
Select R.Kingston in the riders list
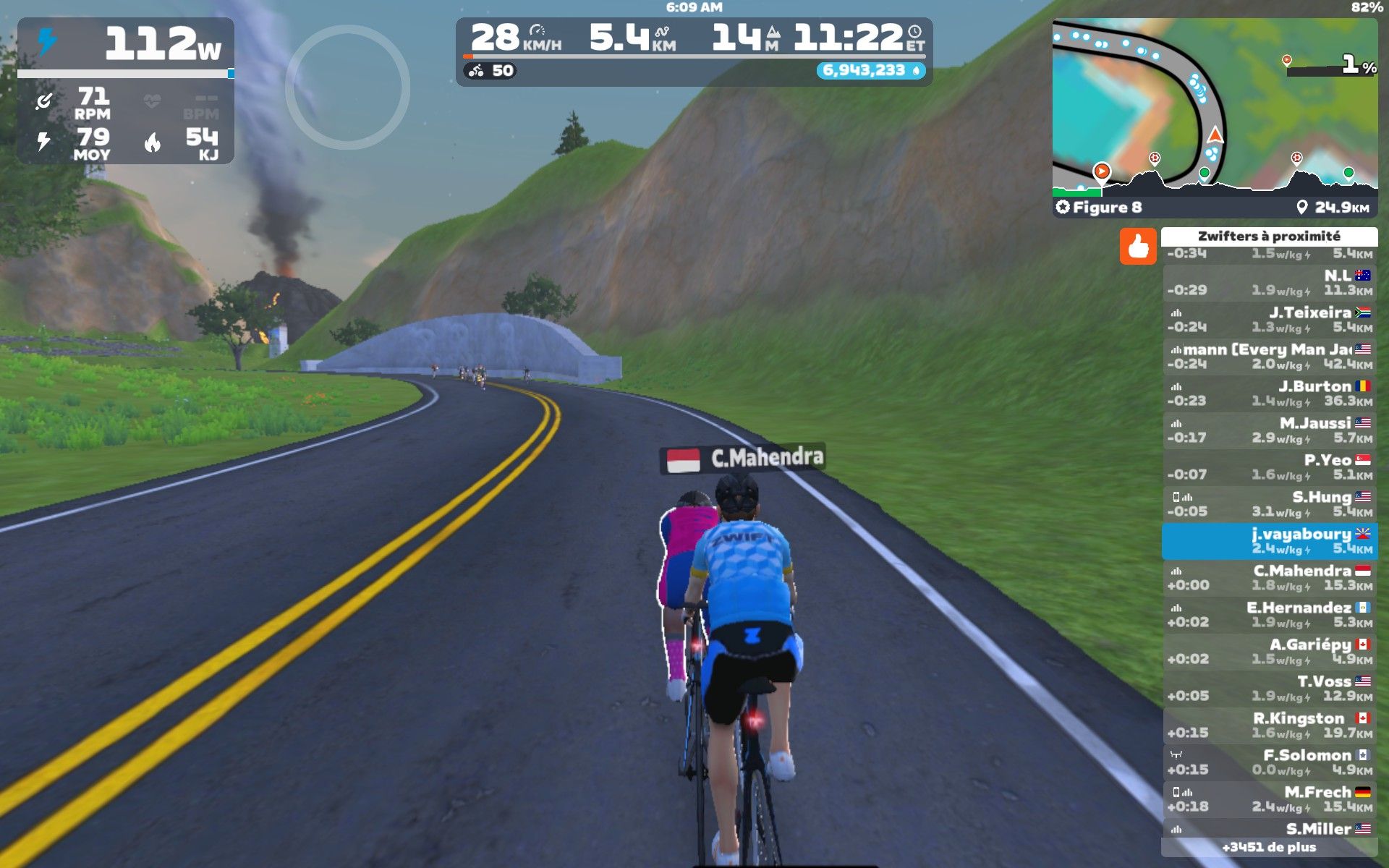(x=1270, y=726)
